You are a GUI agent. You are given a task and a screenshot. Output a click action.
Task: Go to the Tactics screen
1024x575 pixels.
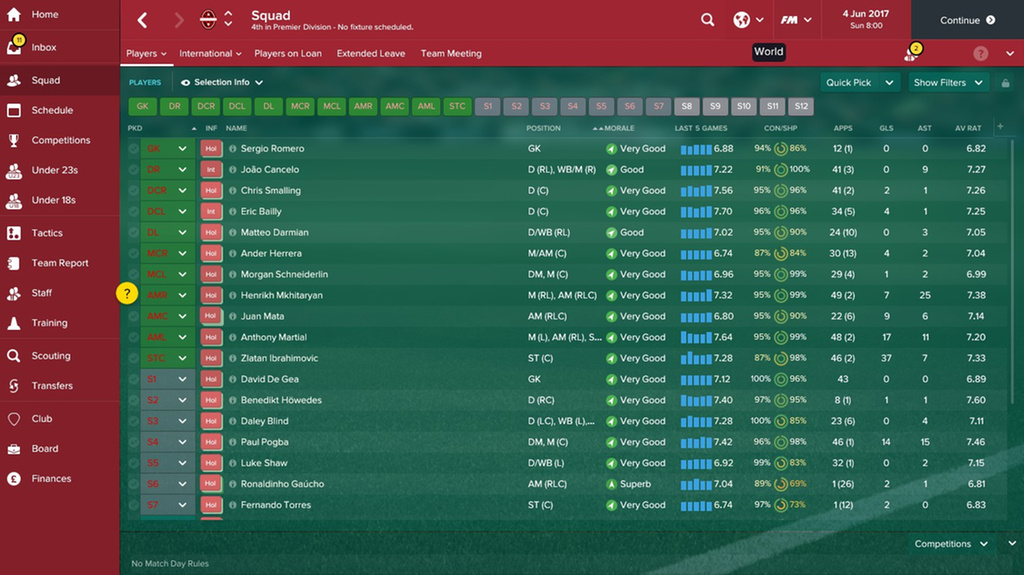click(x=47, y=233)
